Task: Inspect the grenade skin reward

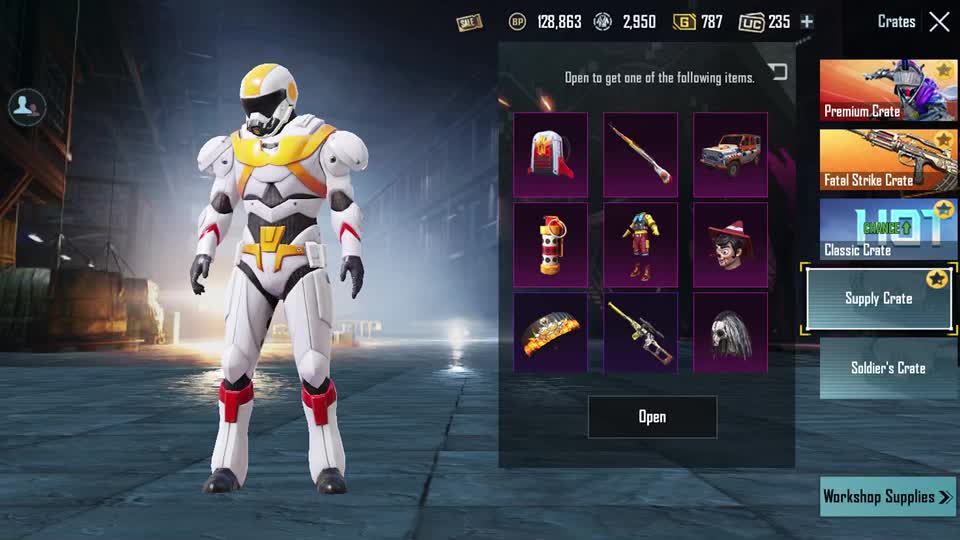Action: tap(551, 244)
